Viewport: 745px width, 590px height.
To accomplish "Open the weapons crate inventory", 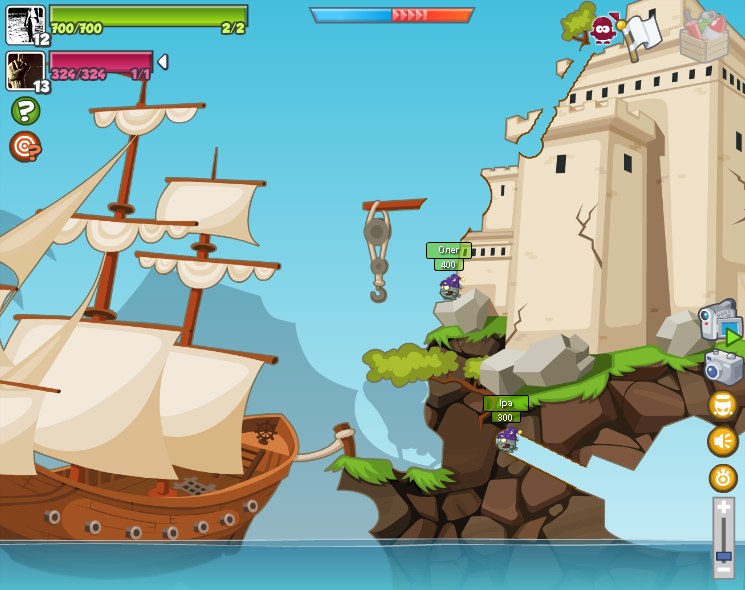I will tap(704, 37).
